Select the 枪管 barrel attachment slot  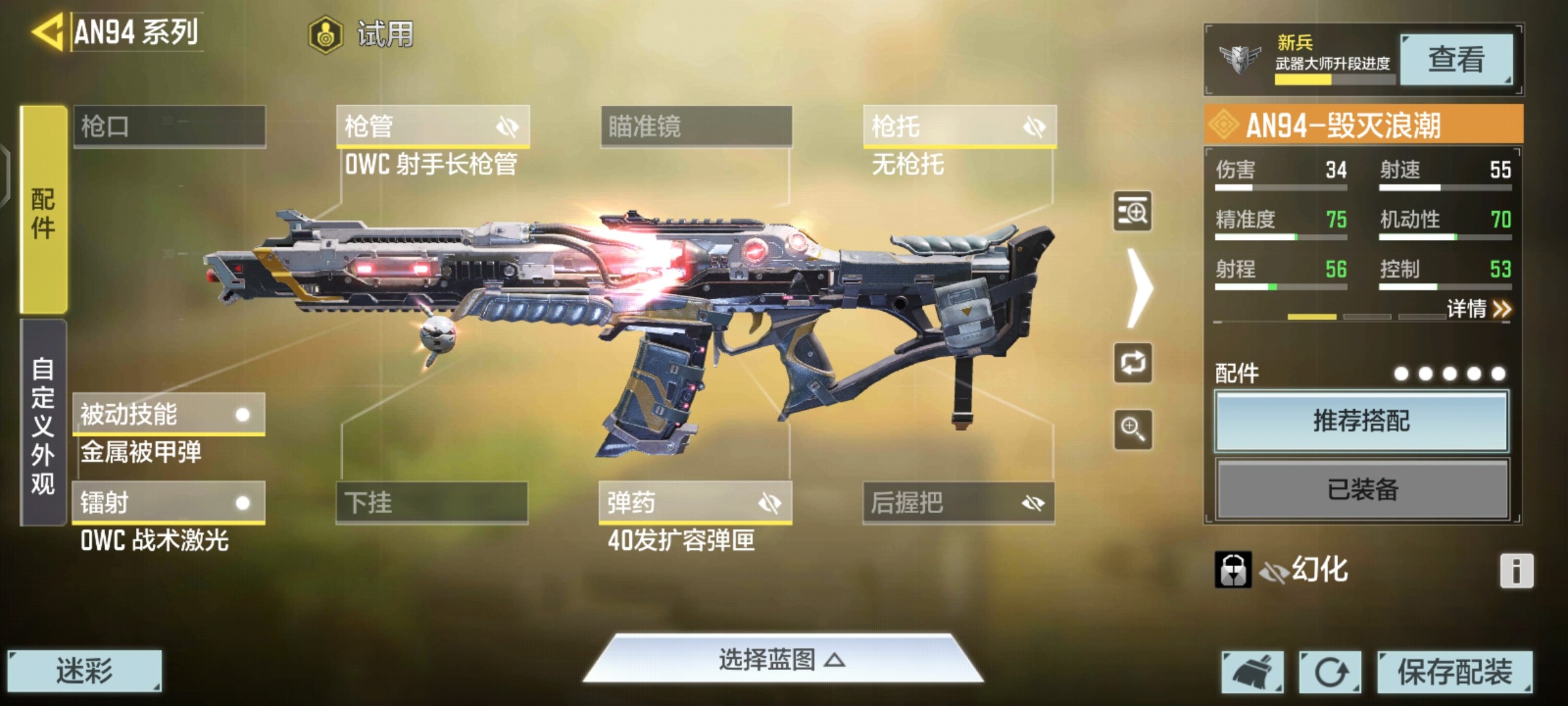(433, 126)
